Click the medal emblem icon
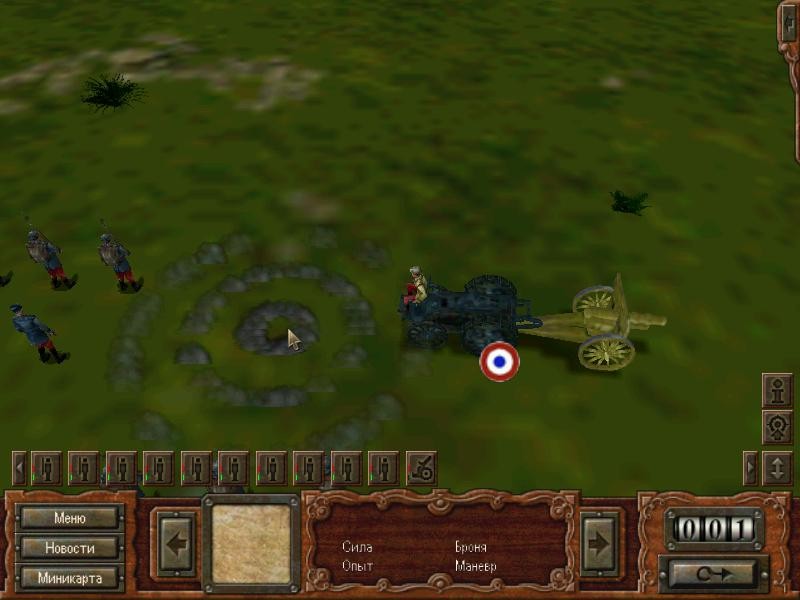Image resolution: width=800 pixels, height=600 pixels. pyautogui.click(x=777, y=427)
